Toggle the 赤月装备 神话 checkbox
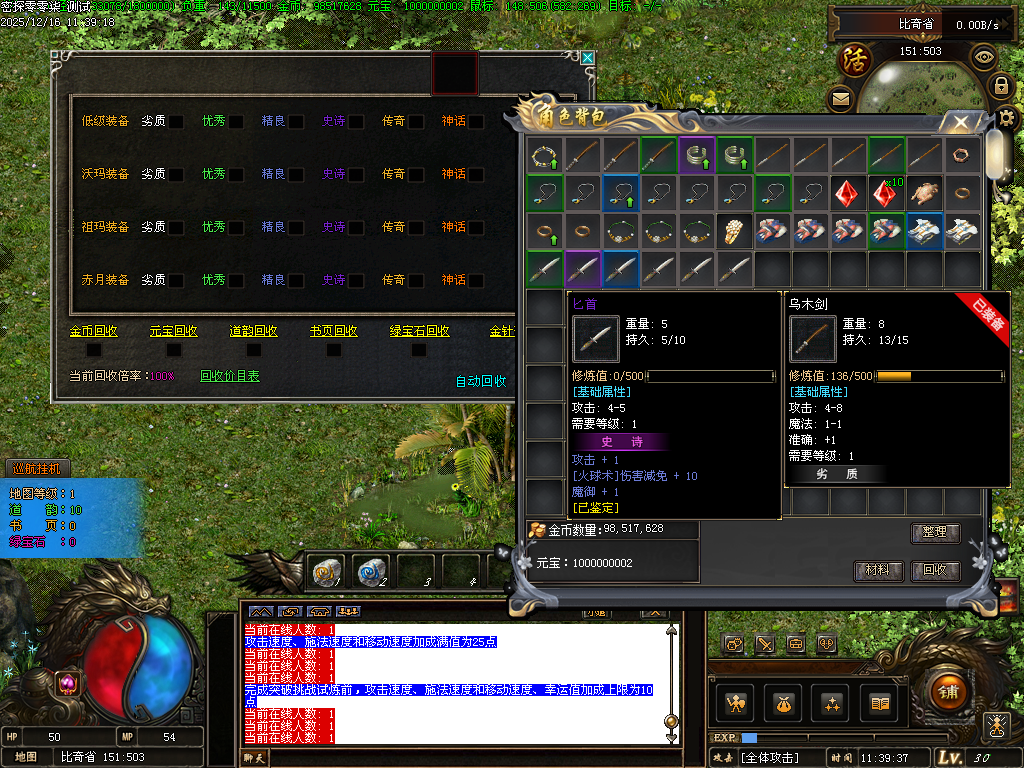 476,280
